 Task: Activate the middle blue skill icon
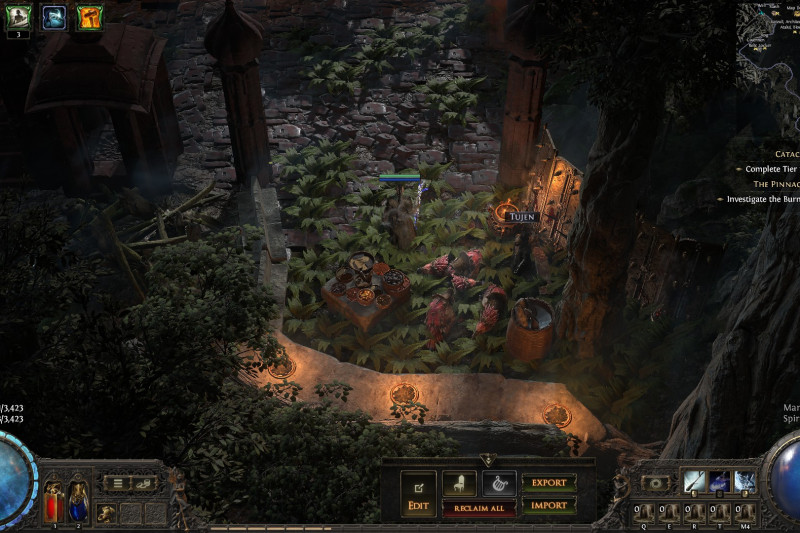pyautogui.click(x=719, y=481)
